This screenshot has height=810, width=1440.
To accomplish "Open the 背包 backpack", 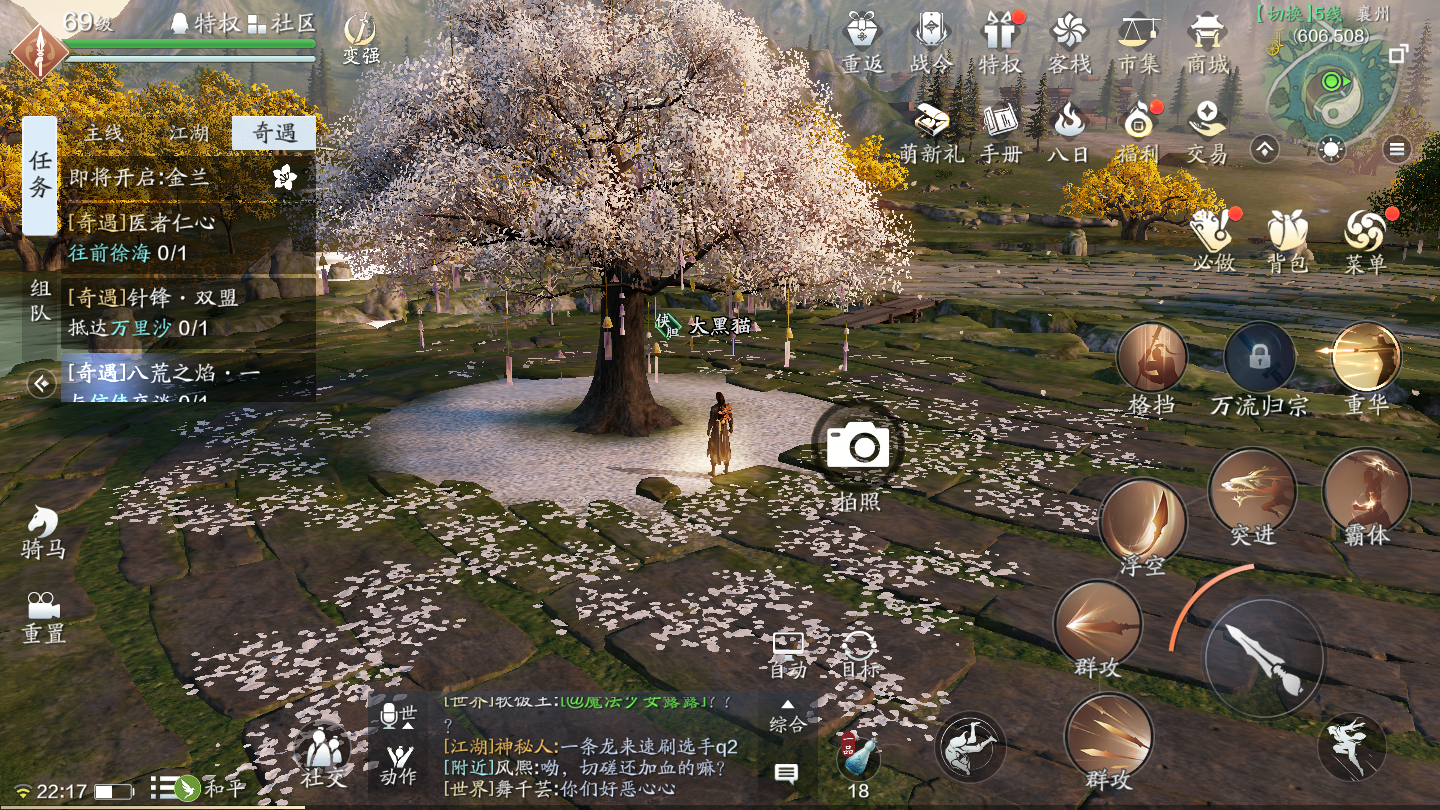I will pos(1287,240).
